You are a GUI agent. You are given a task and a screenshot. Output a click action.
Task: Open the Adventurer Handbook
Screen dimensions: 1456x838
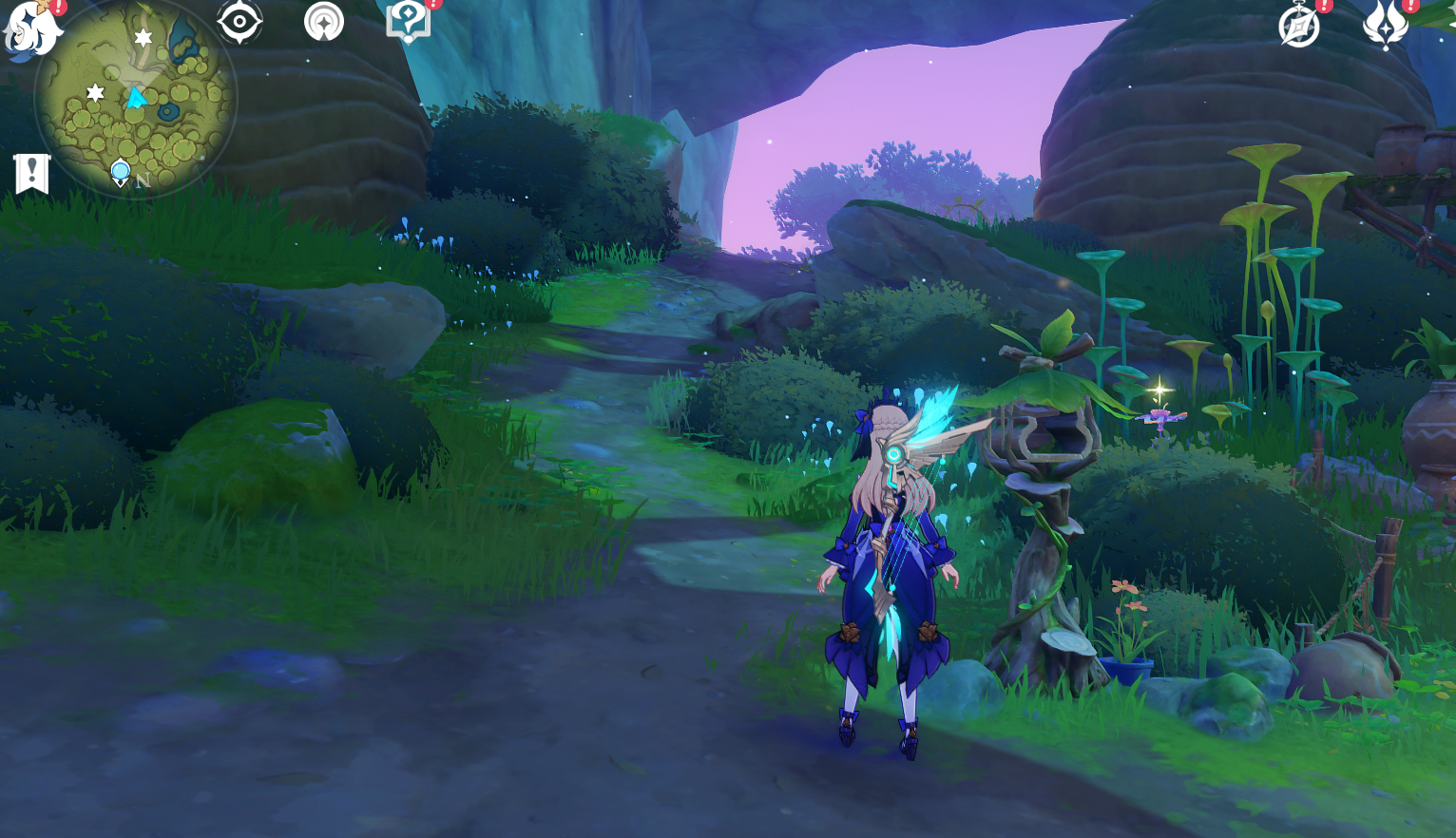(1301, 27)
